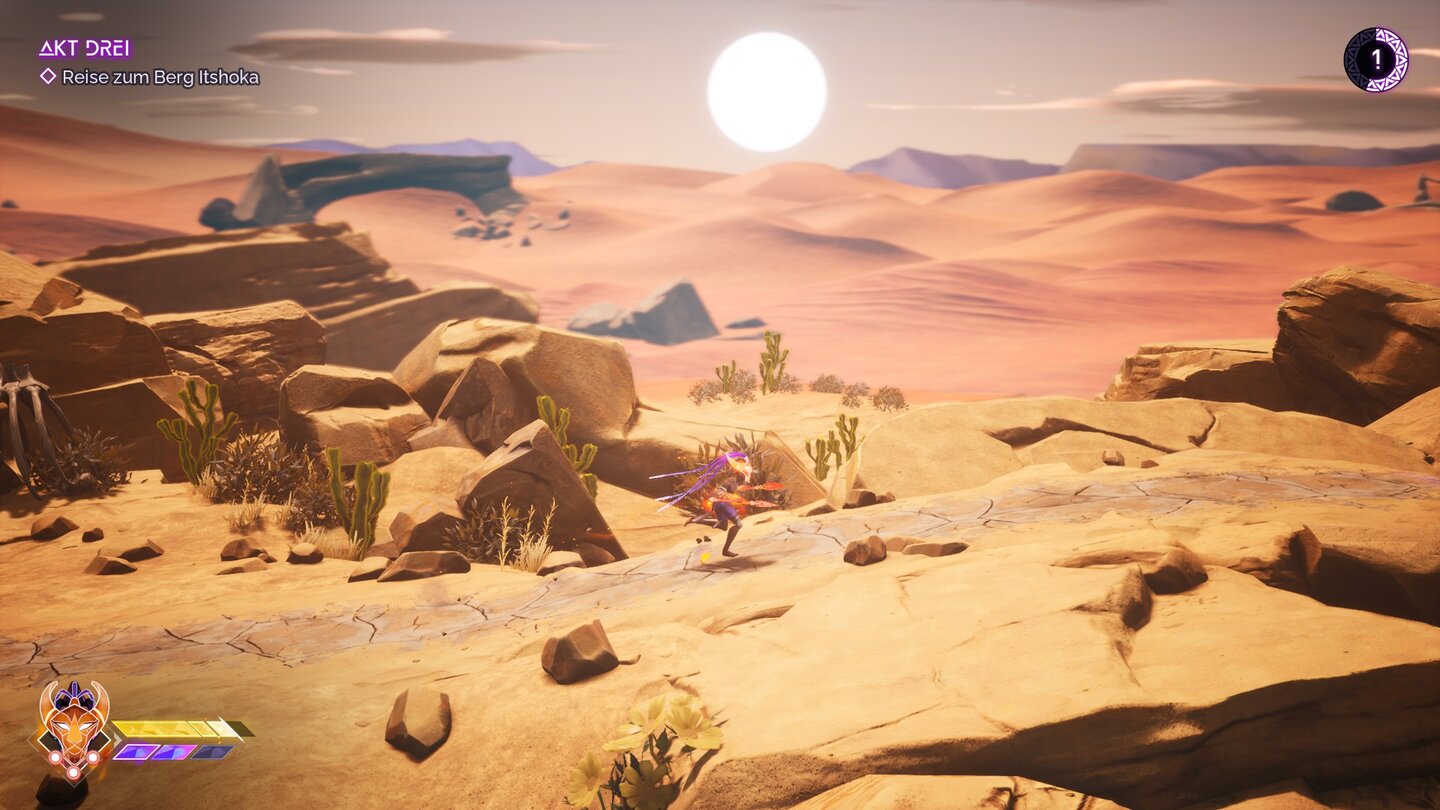
Task: Toggle the dimmed third spirit segment
Action: tap(210, 752)
